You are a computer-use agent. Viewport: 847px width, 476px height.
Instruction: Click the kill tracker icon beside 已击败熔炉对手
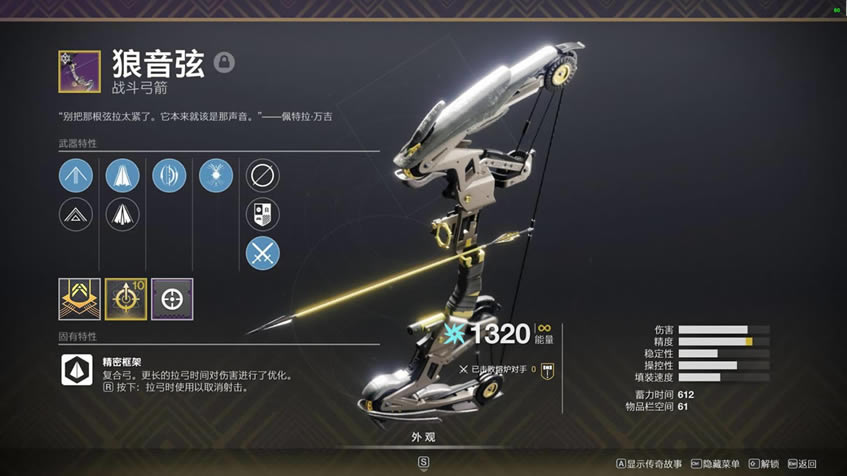[x=547, y=369]
